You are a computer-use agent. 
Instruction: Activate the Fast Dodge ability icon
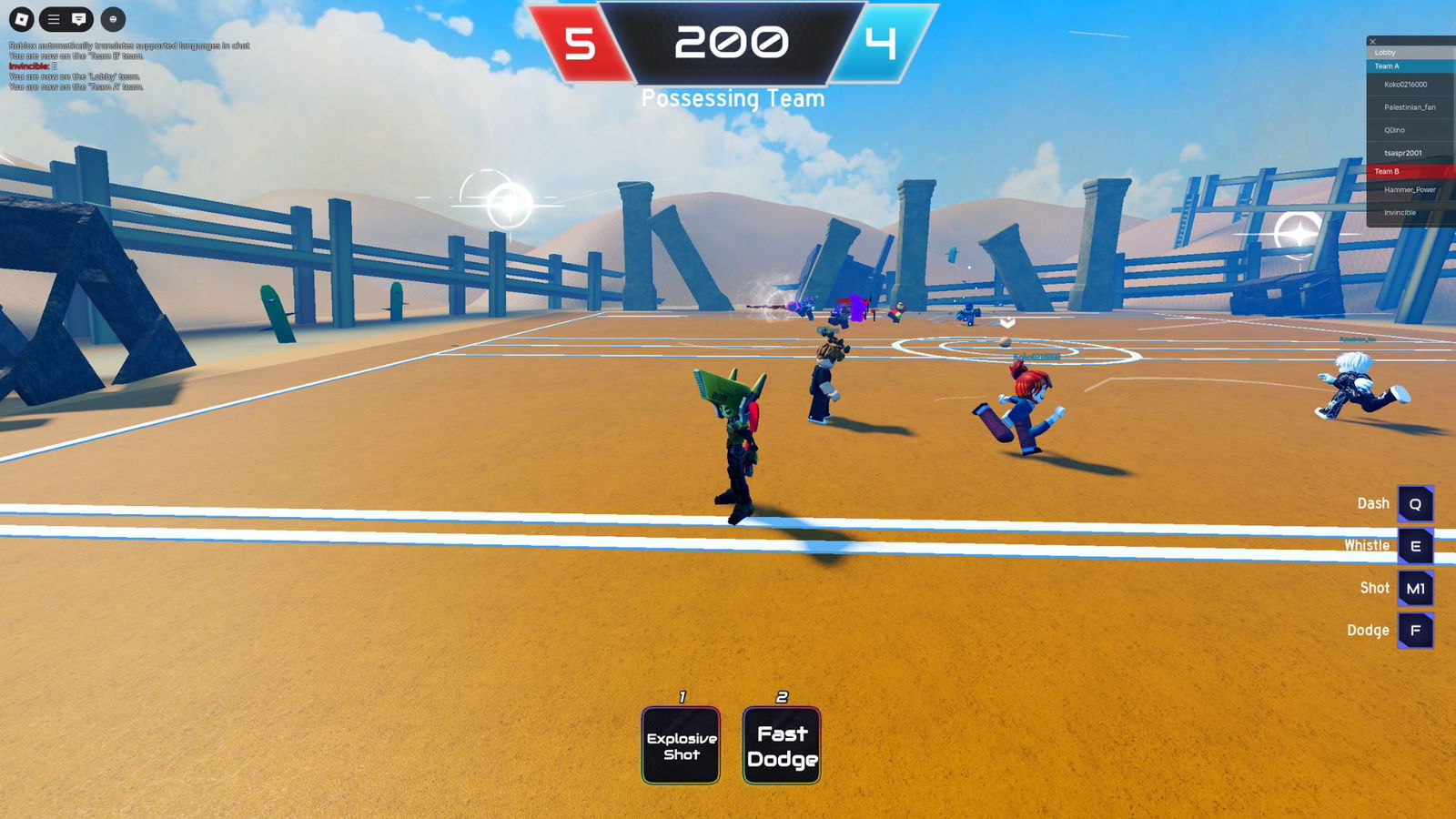pyautogui.click(x=782, y=743)
